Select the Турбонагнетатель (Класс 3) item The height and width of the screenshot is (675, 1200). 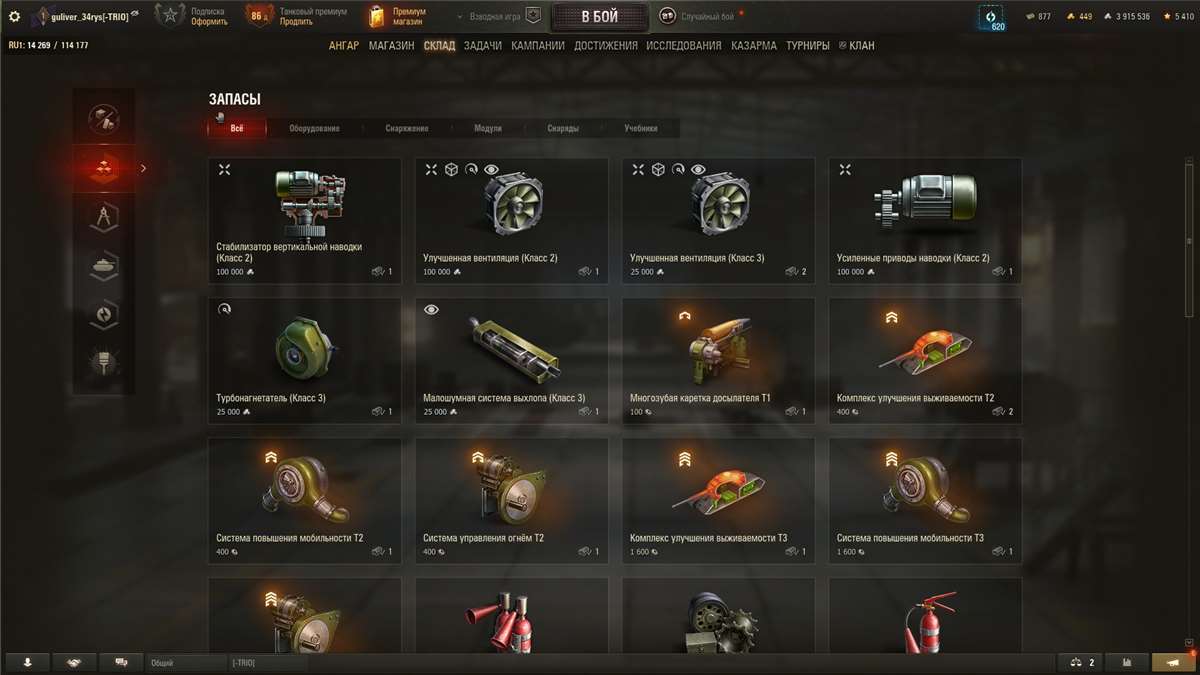coord(304,360)
